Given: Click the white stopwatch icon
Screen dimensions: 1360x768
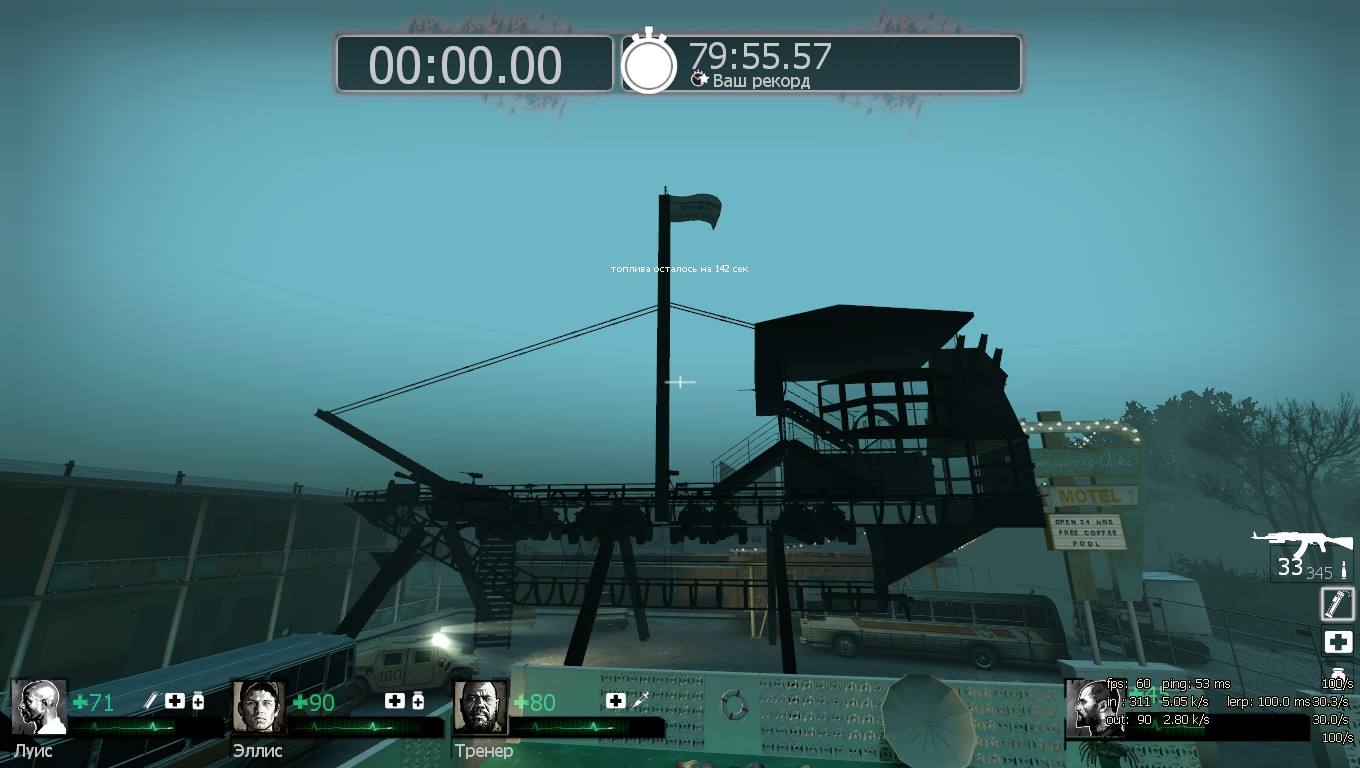Looking at the screenshot, I should pyautogui.click(x=650, y=64).
